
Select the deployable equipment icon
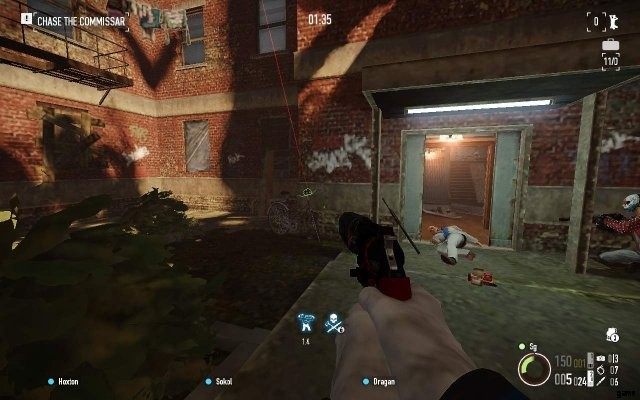pyautogui.click(x=600, y=358)
